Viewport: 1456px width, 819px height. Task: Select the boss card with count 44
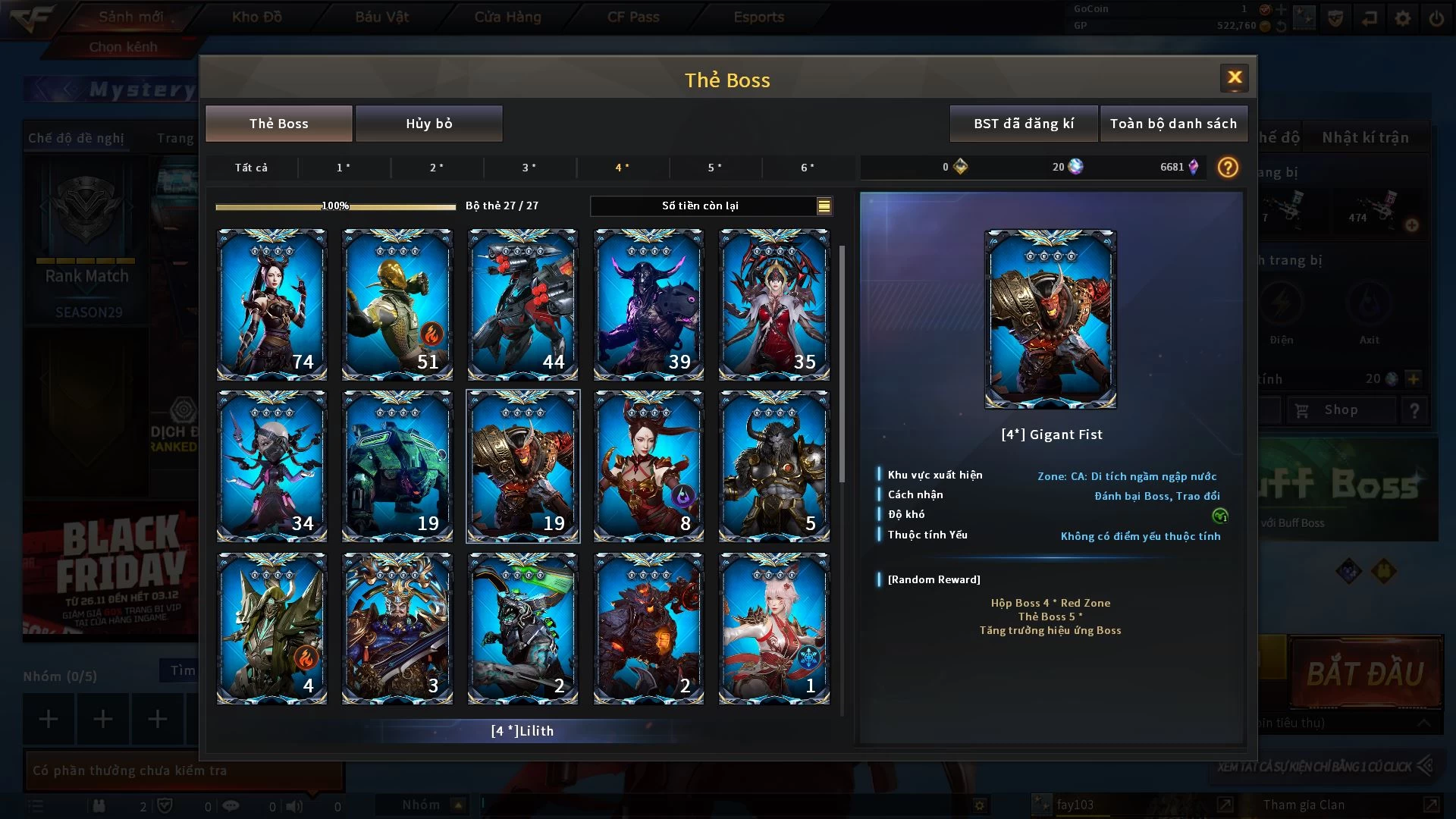tap(522, 304)
